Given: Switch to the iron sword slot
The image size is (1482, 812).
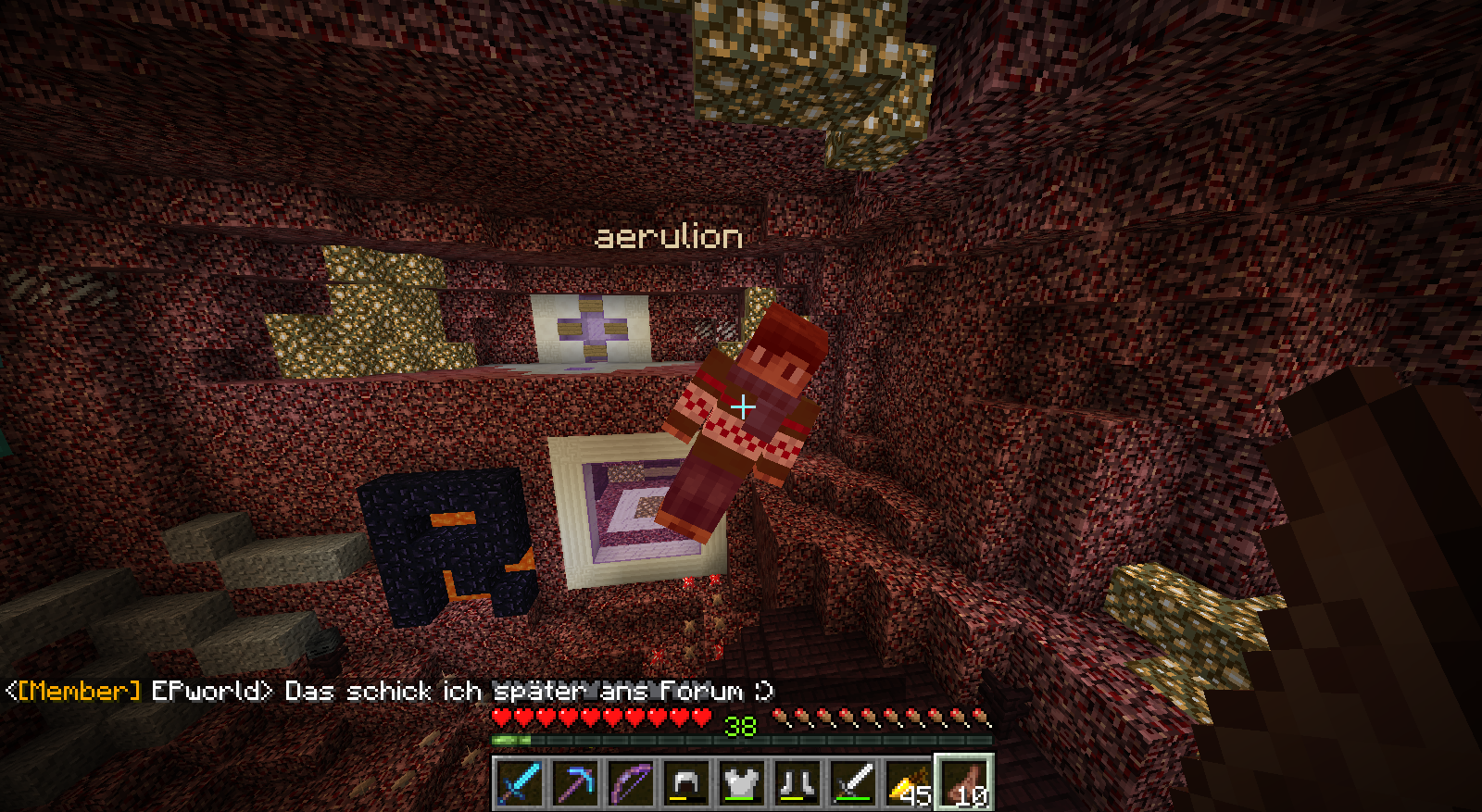Looking at the screenshot, I should pyautogui.click(x=853, y=782).
